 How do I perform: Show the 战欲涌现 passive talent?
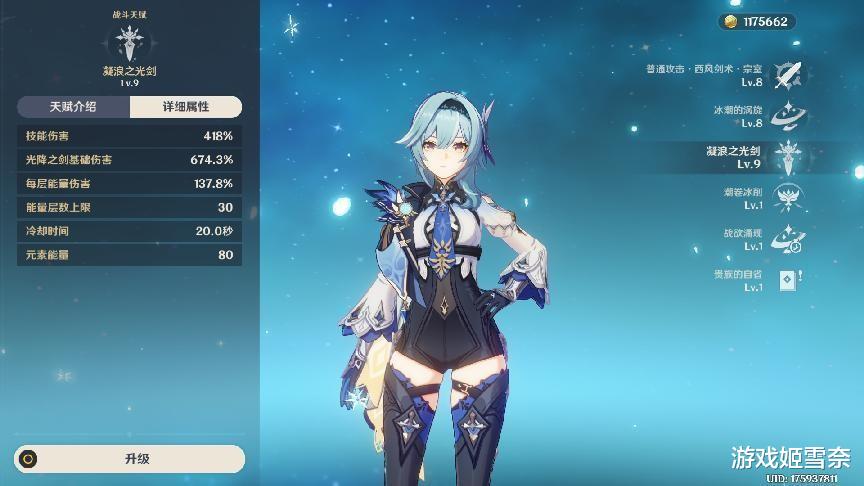pyautogui.click(x=789, y=238)
